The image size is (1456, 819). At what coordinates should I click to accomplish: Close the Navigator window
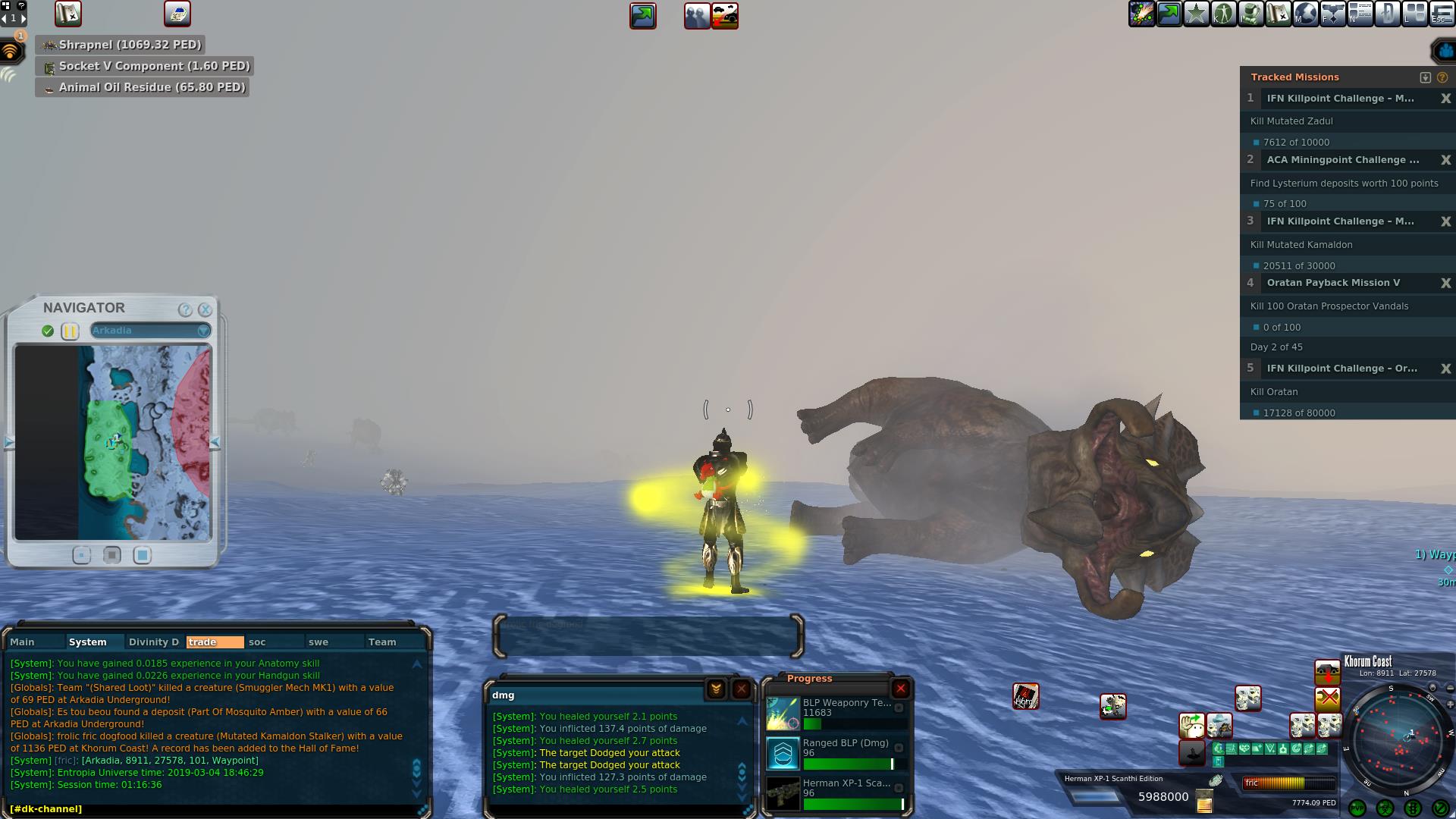click(x=205, y=309)
